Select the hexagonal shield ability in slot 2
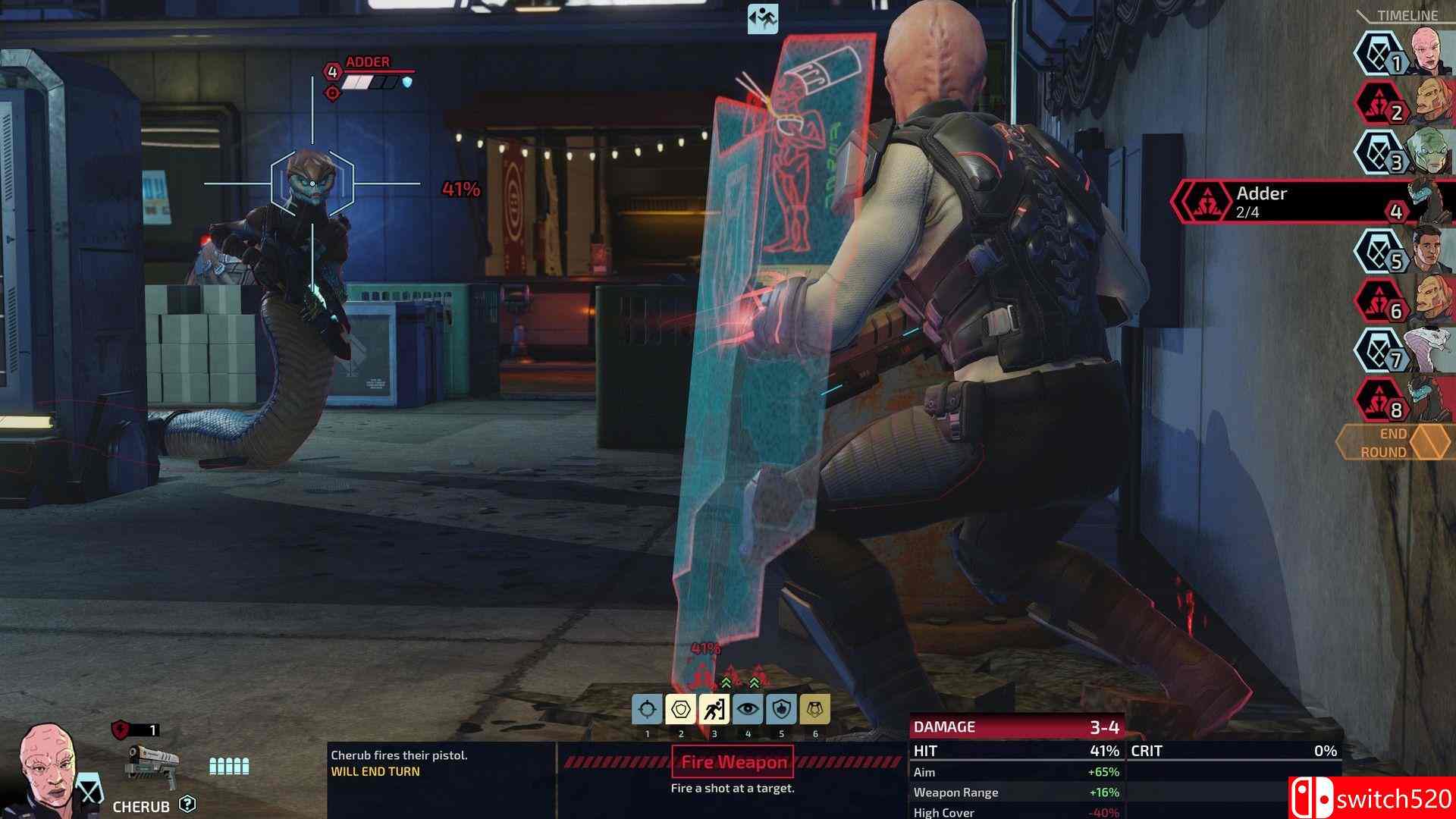This screenshot has width=1456, height=819. [x=681, y=709]
